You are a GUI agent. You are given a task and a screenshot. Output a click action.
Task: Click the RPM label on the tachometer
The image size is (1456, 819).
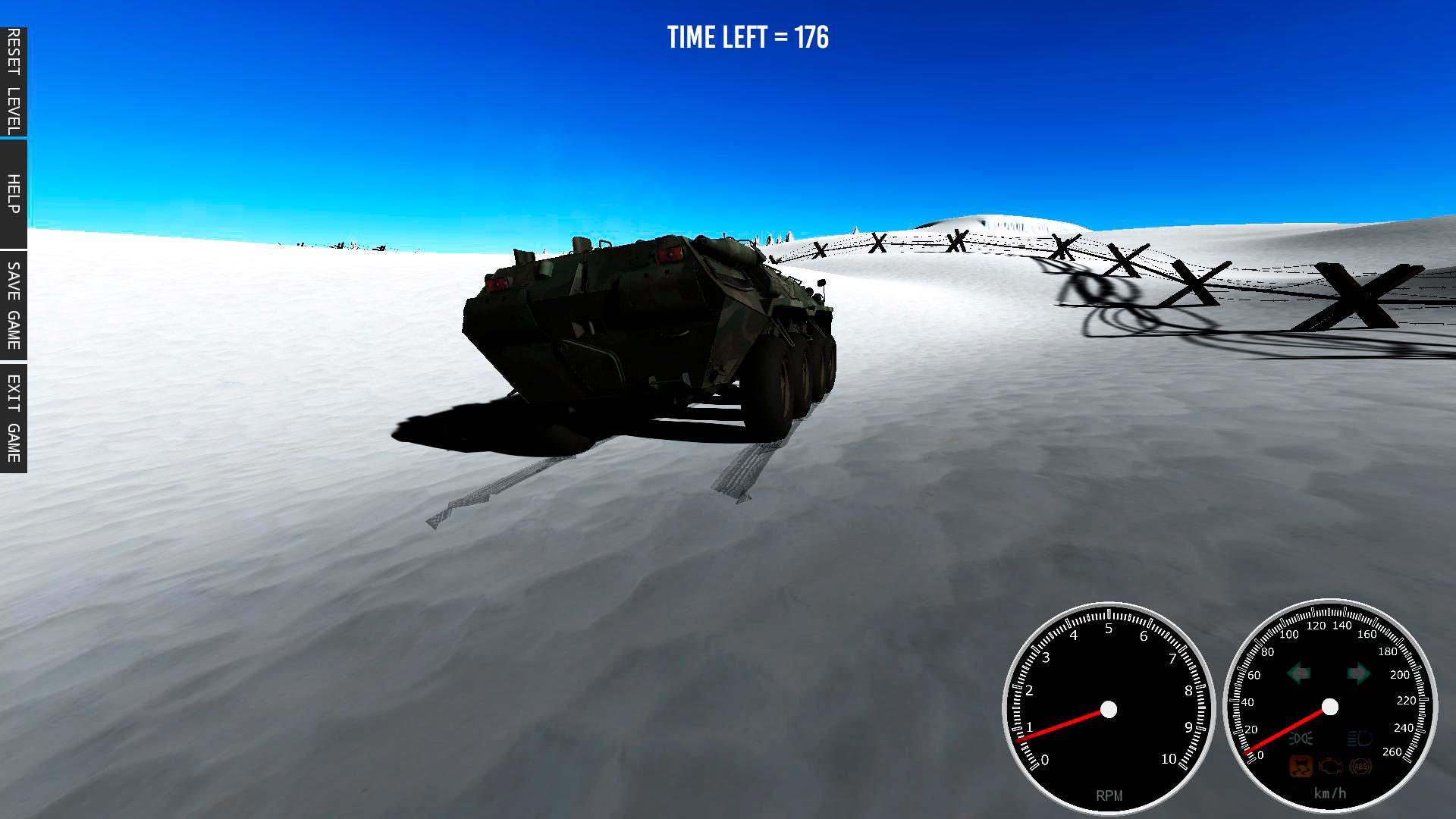1109,793
